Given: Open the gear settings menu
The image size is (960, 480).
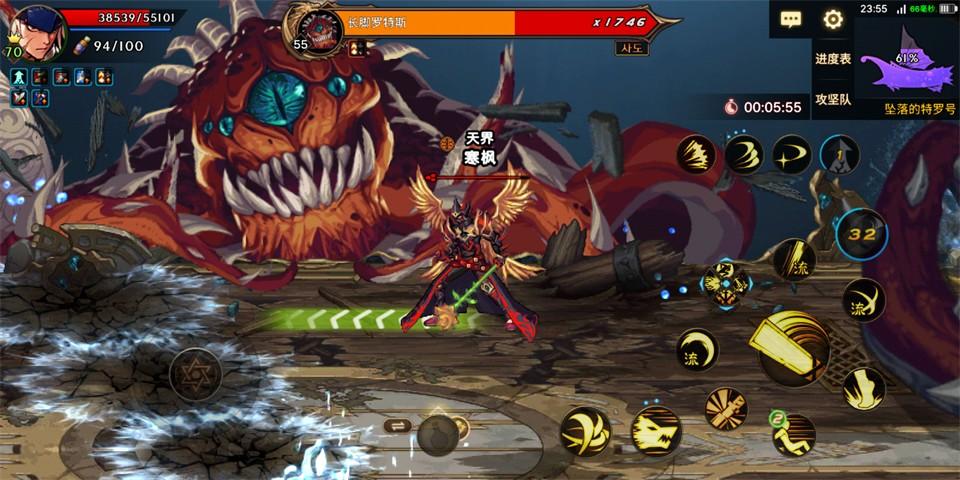Looking at the screenshot, I should (x=833, y=19).
